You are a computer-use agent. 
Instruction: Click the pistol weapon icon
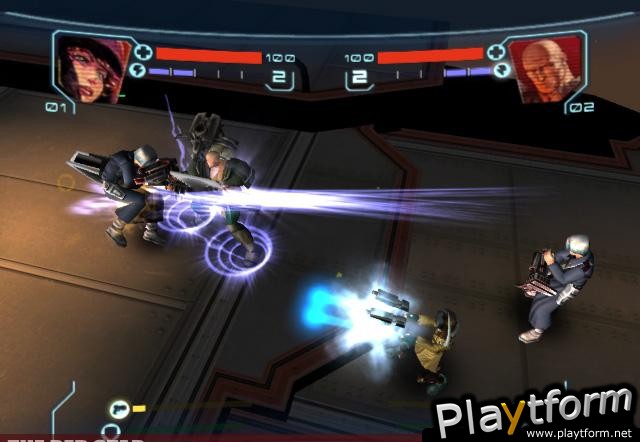click(119, 407)
